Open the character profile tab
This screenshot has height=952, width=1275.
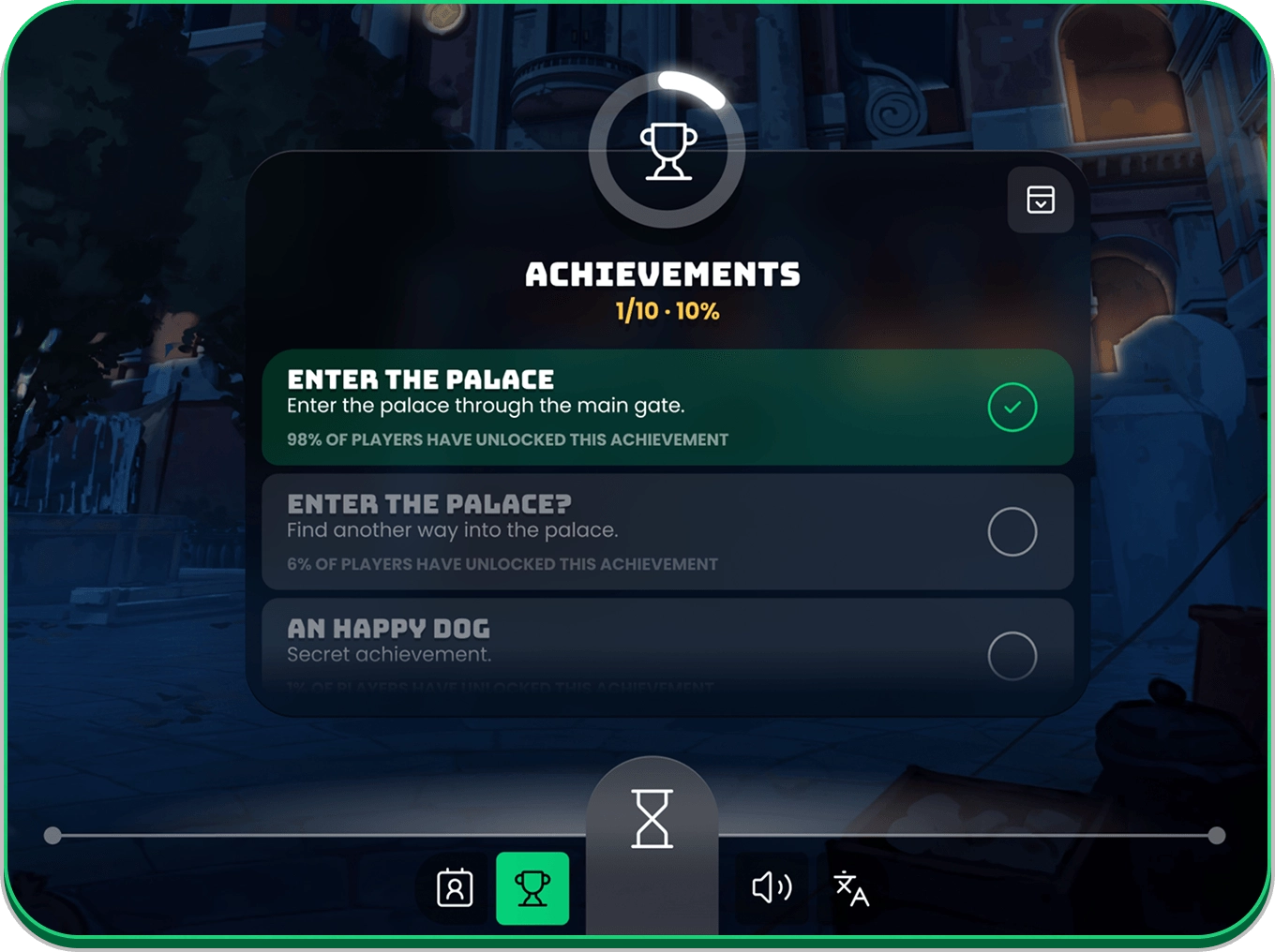pyautogui.click(x=455, y=888)
